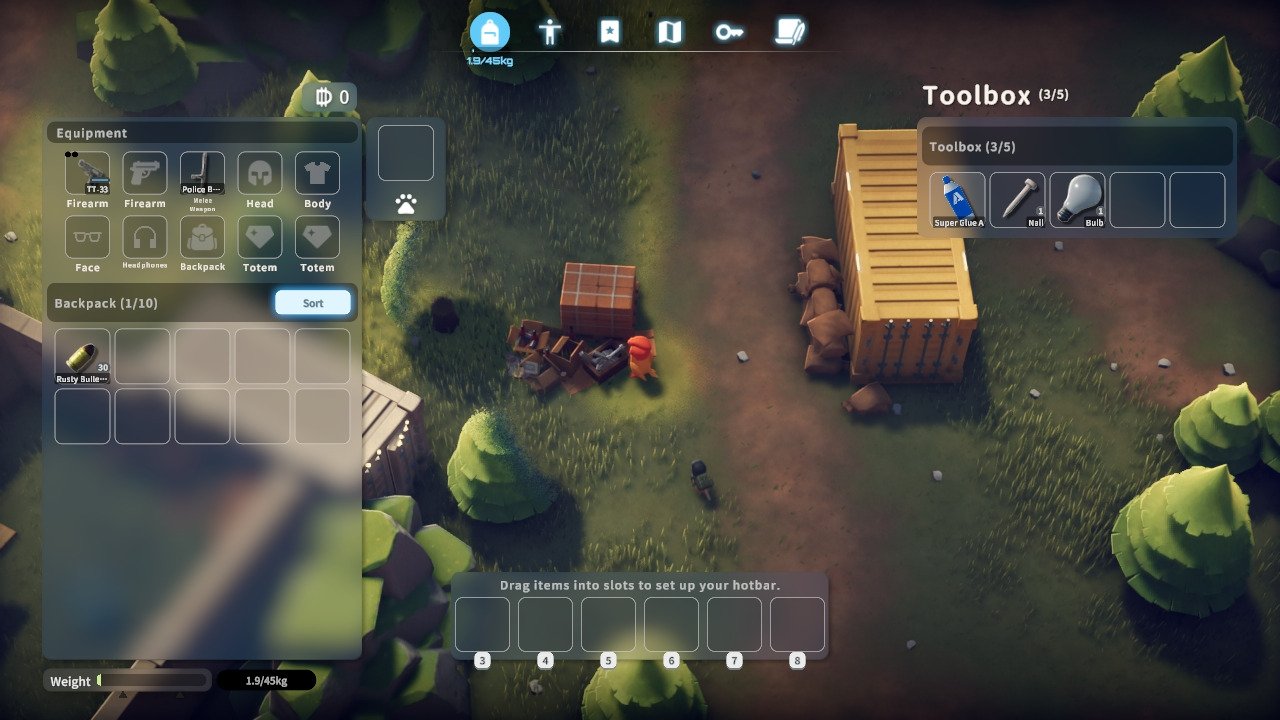This screenshot has height=720, width=1280.
Task: Grab the Bulb from the toolbox
Action: point(1078,200)
